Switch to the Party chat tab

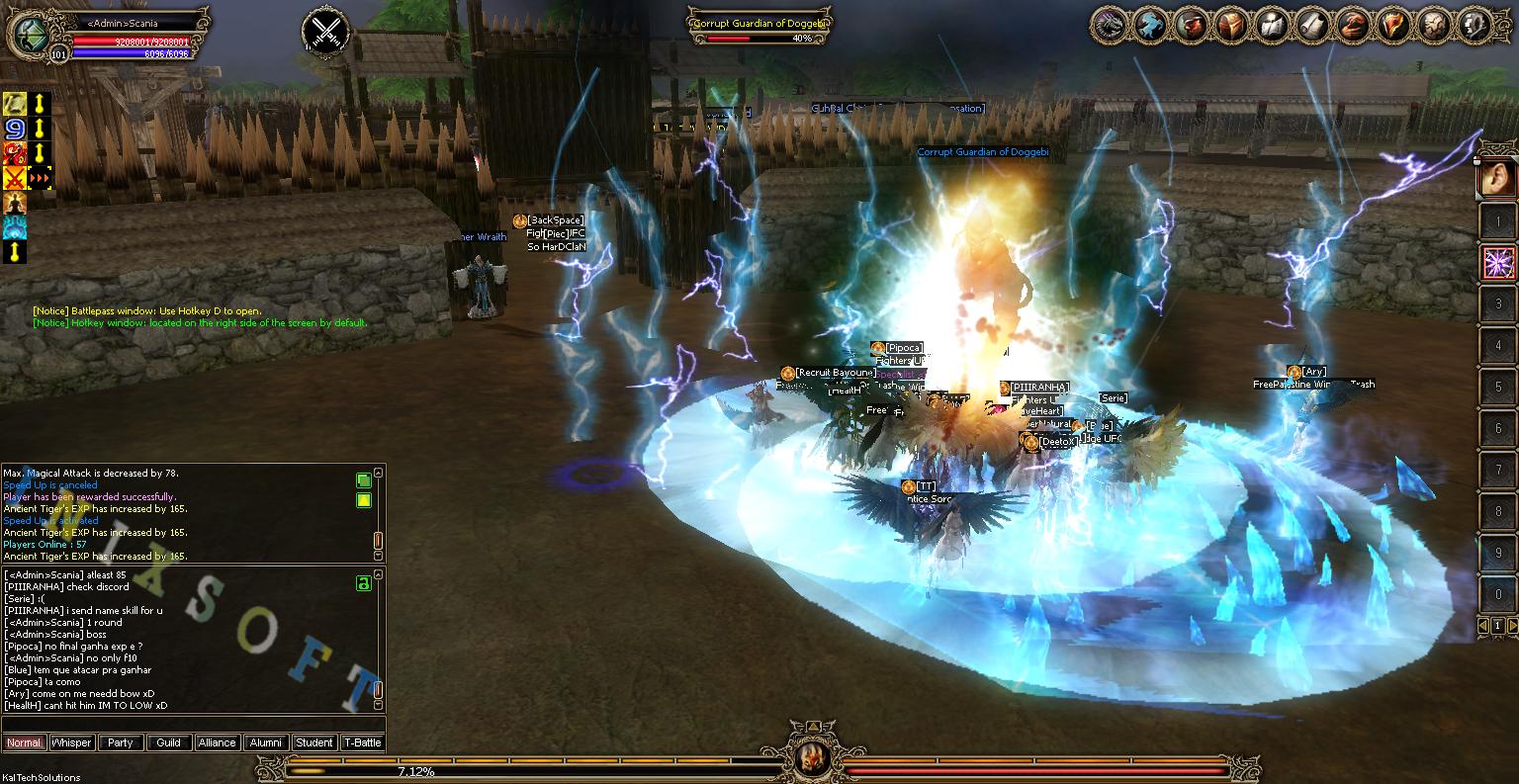(121, 742)
